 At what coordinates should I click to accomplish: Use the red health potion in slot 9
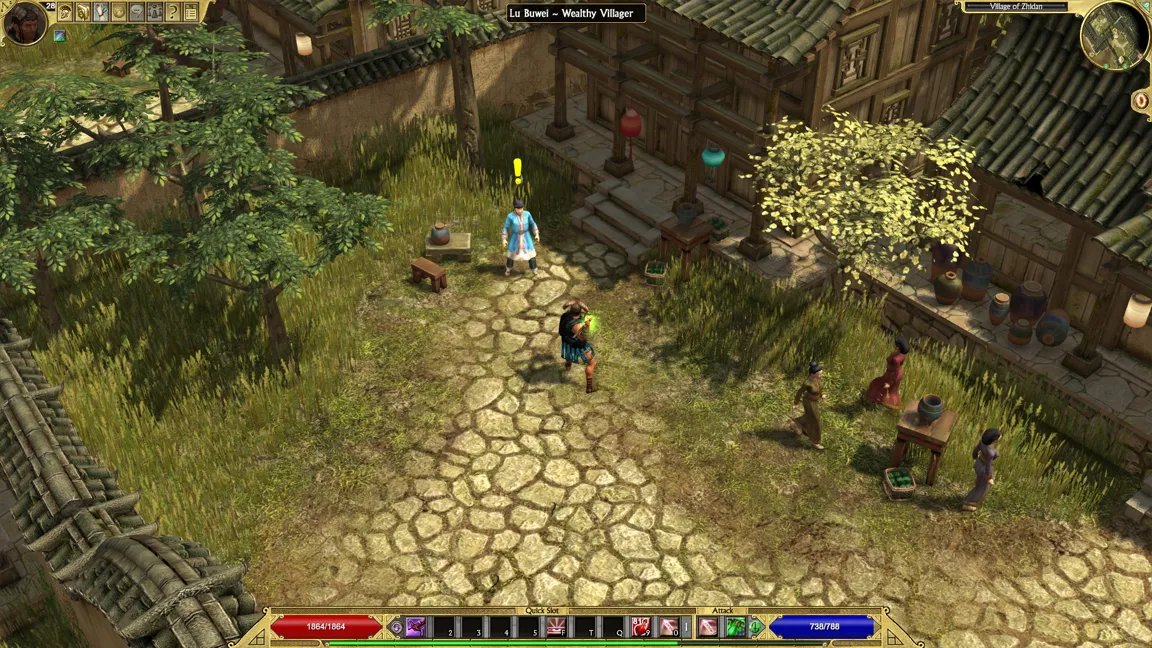[x=641, y=627]
